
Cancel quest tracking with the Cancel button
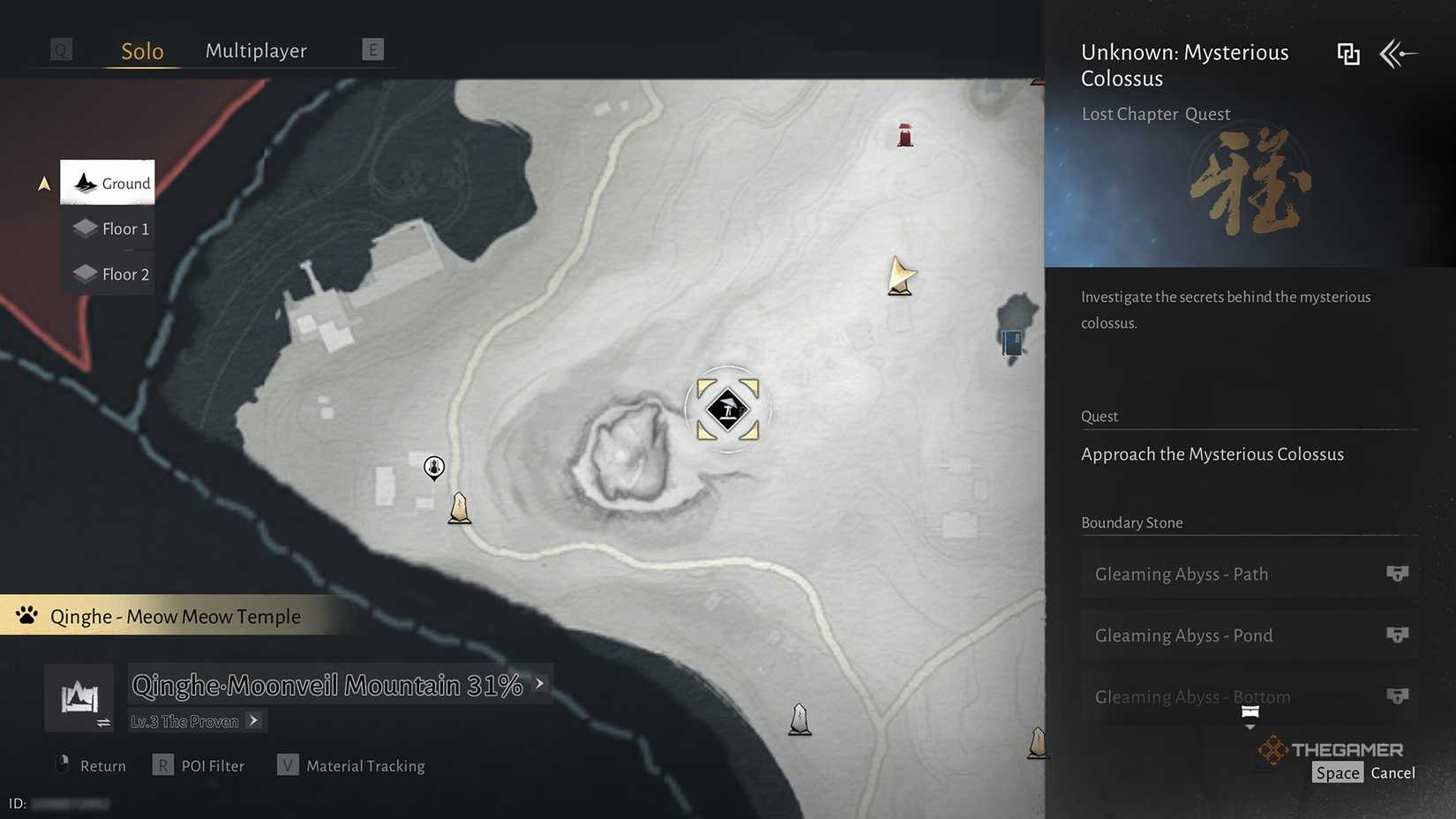tap(1392, 771)
